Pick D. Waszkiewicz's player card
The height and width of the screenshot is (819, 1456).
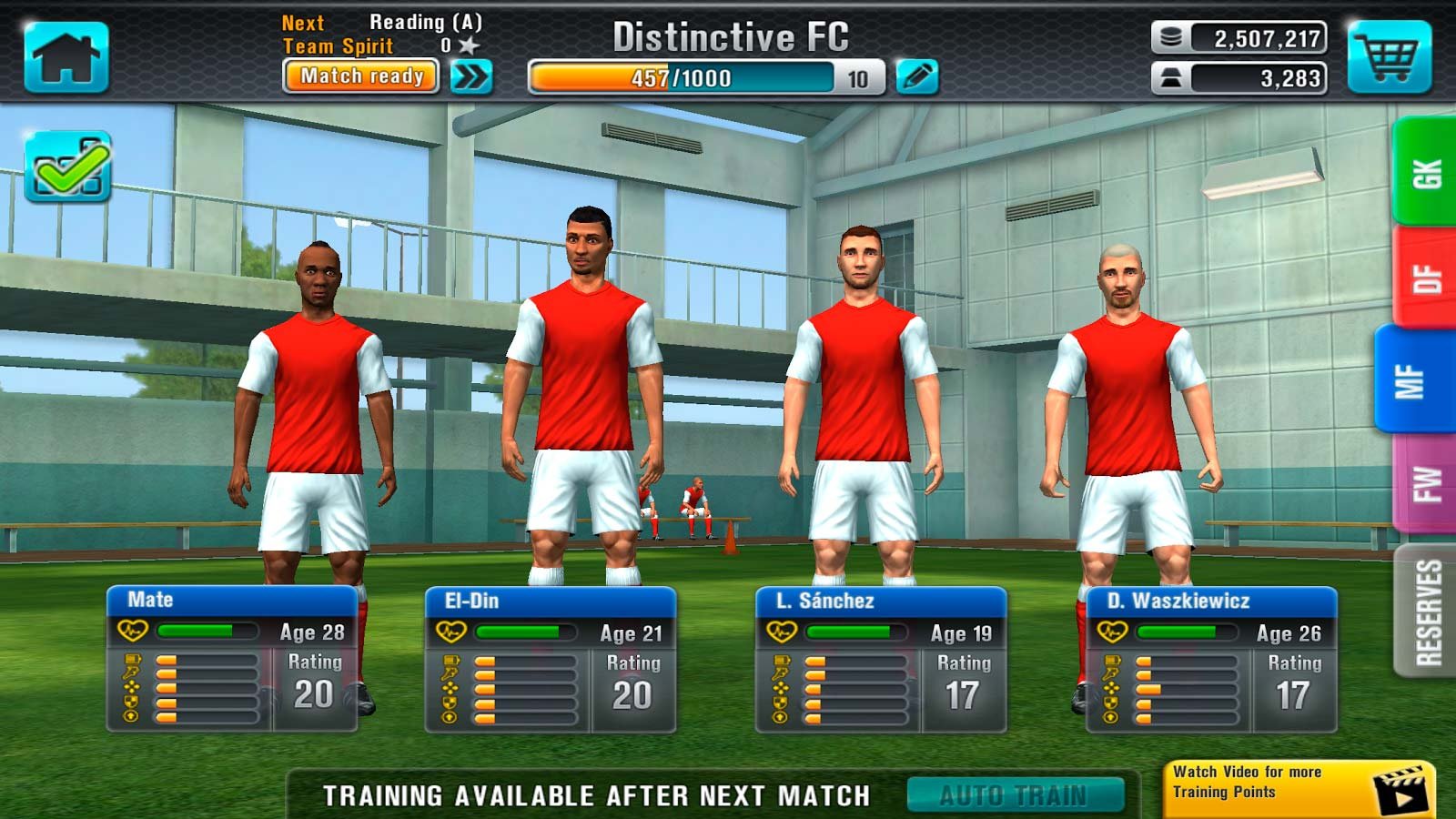1211,660
